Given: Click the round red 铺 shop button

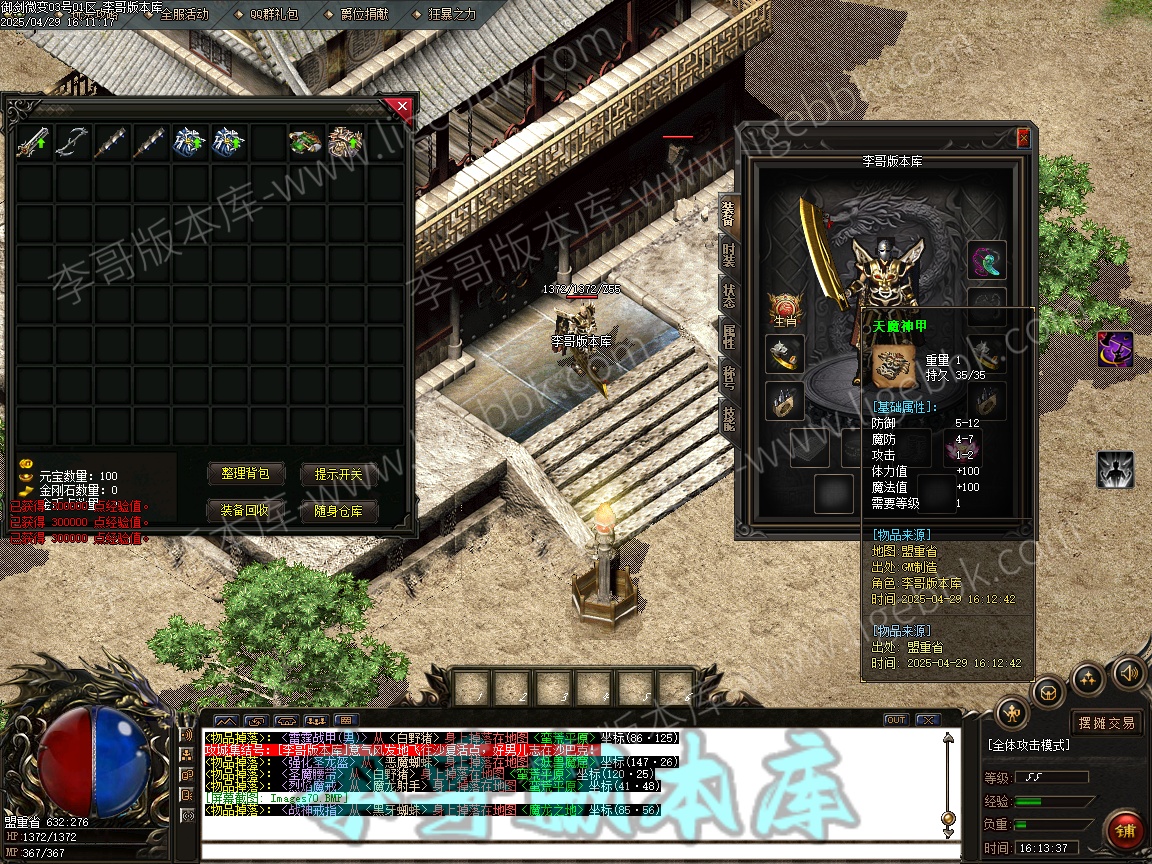Looking at the screenshot, I should 1125,831.
